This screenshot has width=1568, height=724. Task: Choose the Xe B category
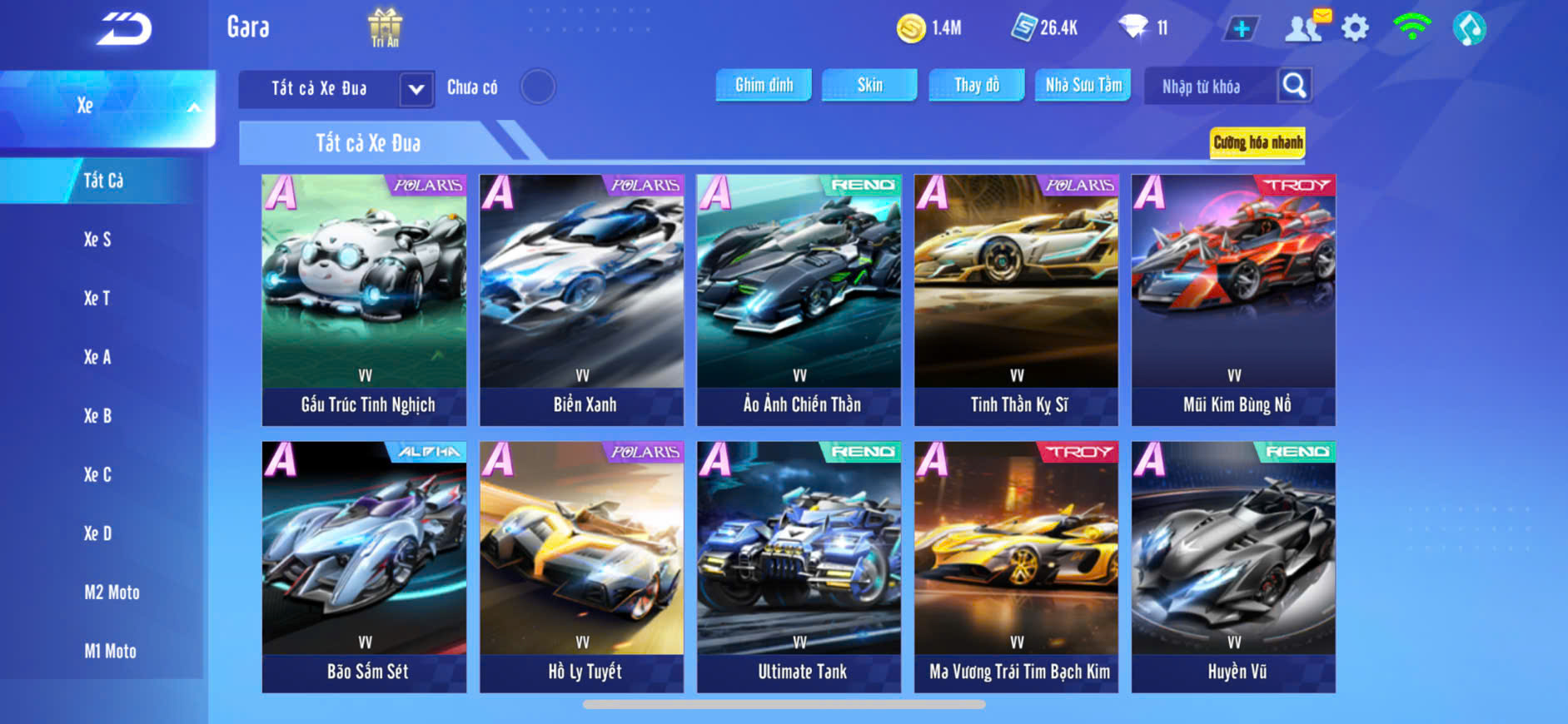(x=97, y=416)
